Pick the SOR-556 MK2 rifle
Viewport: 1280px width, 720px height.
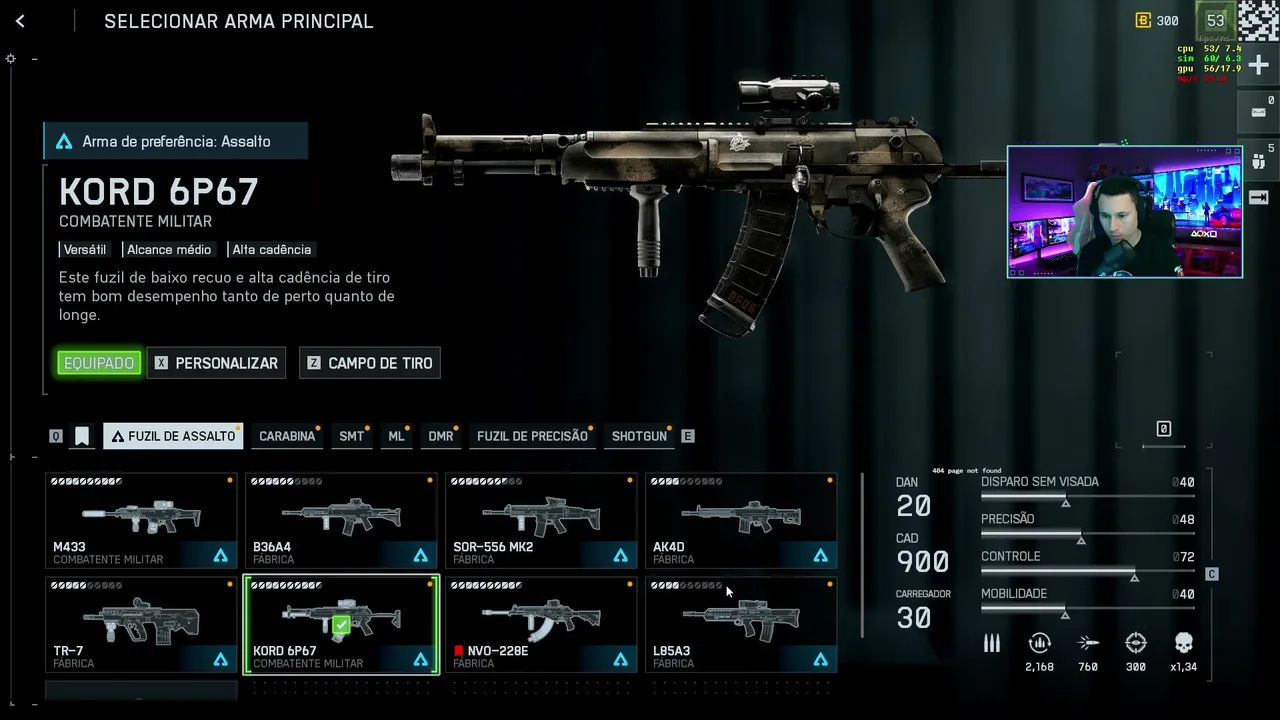pos(541,520)
